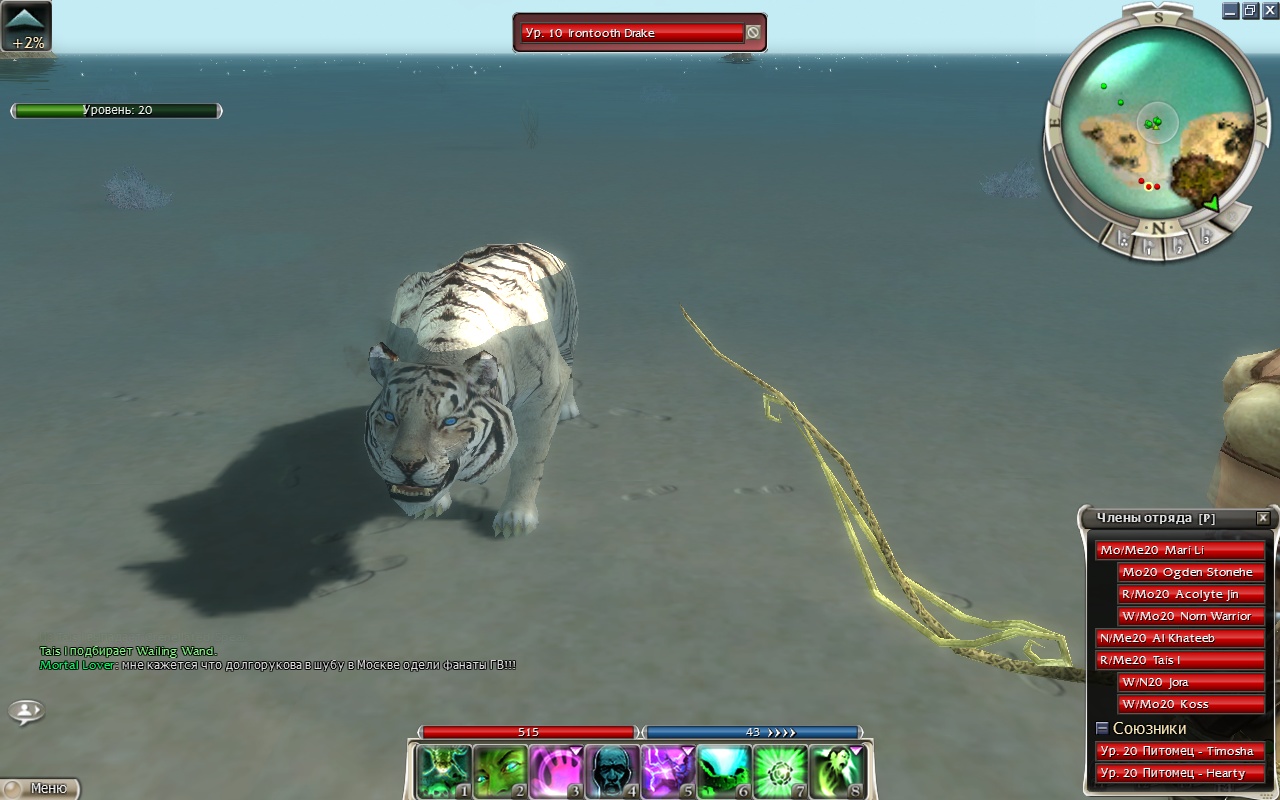Open the Меню button
The width and height of the screenshot is (1280, 800).
pyautogui.click(x=40, y=788)
